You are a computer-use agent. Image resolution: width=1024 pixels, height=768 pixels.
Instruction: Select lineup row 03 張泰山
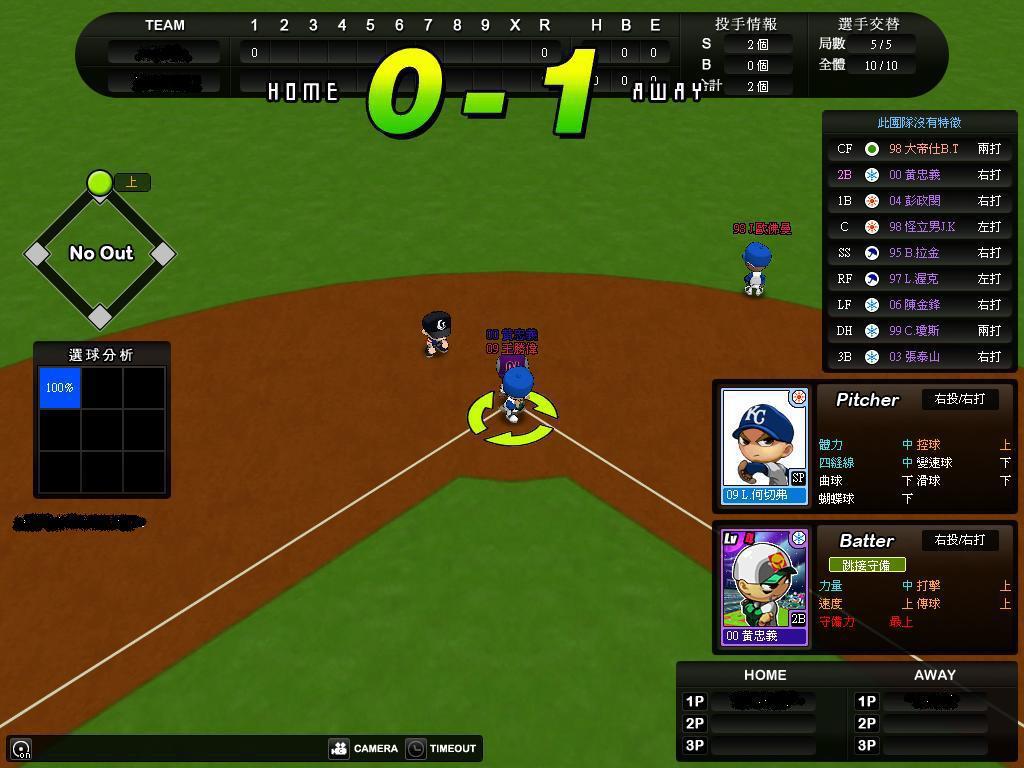(920, 357)
